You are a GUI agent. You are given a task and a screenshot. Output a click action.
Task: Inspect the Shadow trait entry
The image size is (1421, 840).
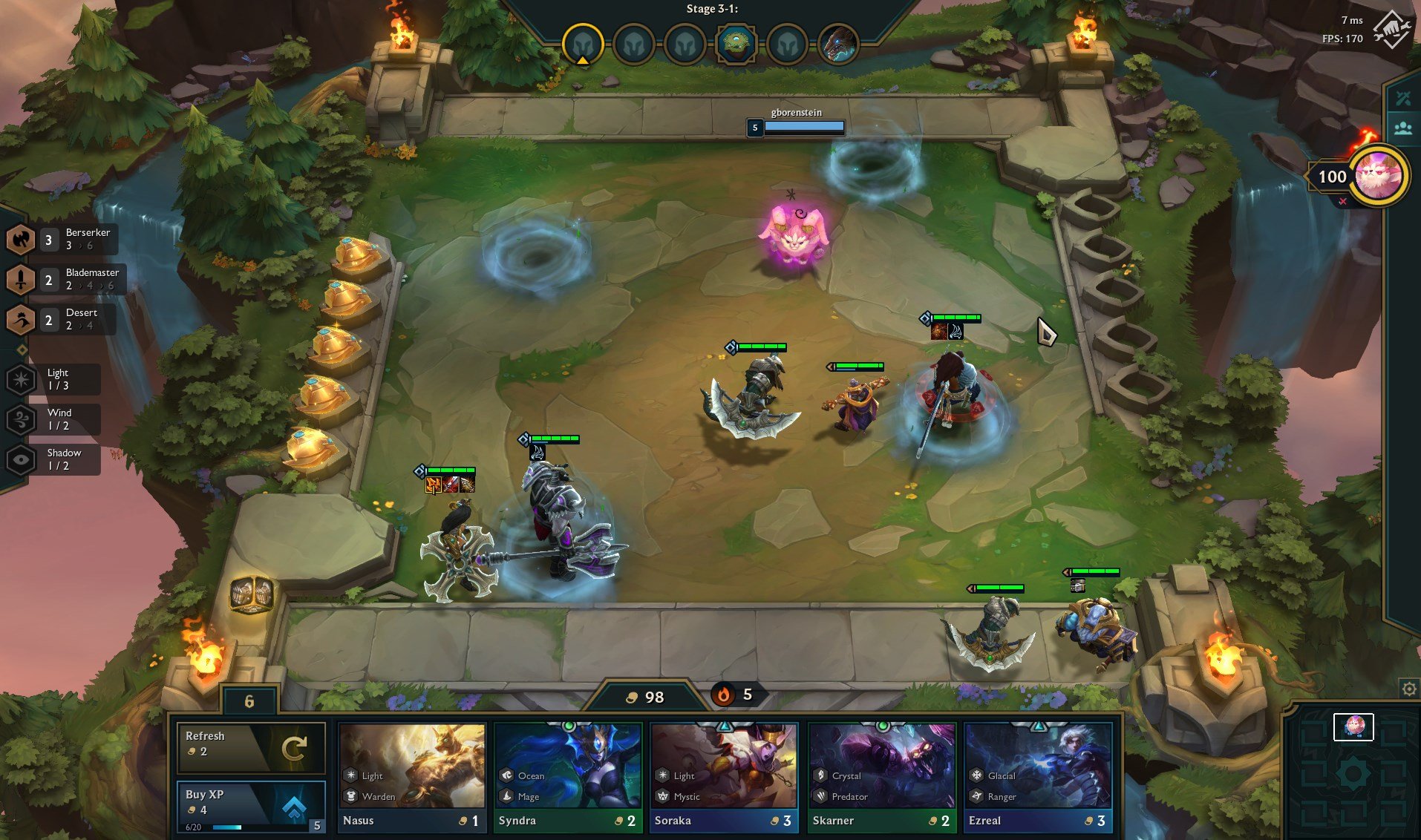(53, 459)
